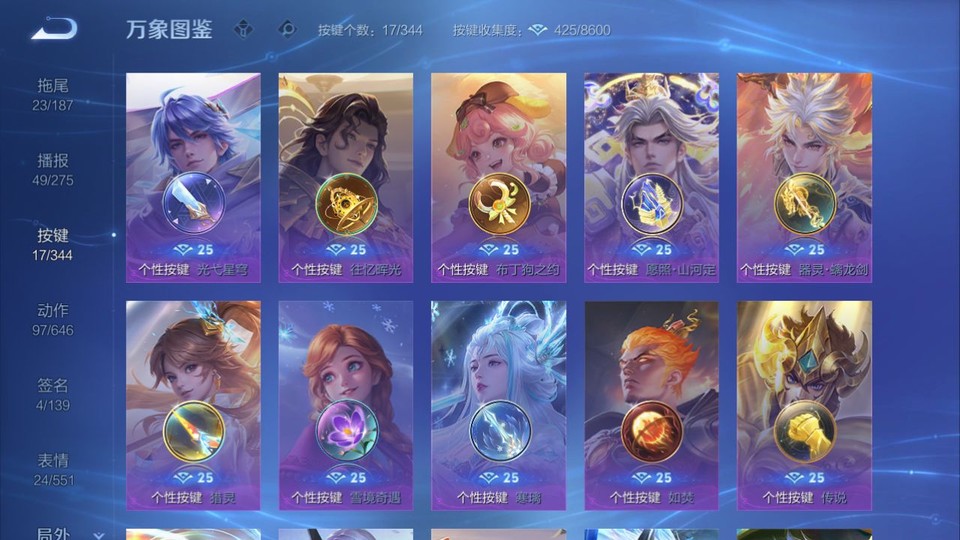Select the 按键 category tab
This screenshot has height=540, width=960.
[53, 244]
